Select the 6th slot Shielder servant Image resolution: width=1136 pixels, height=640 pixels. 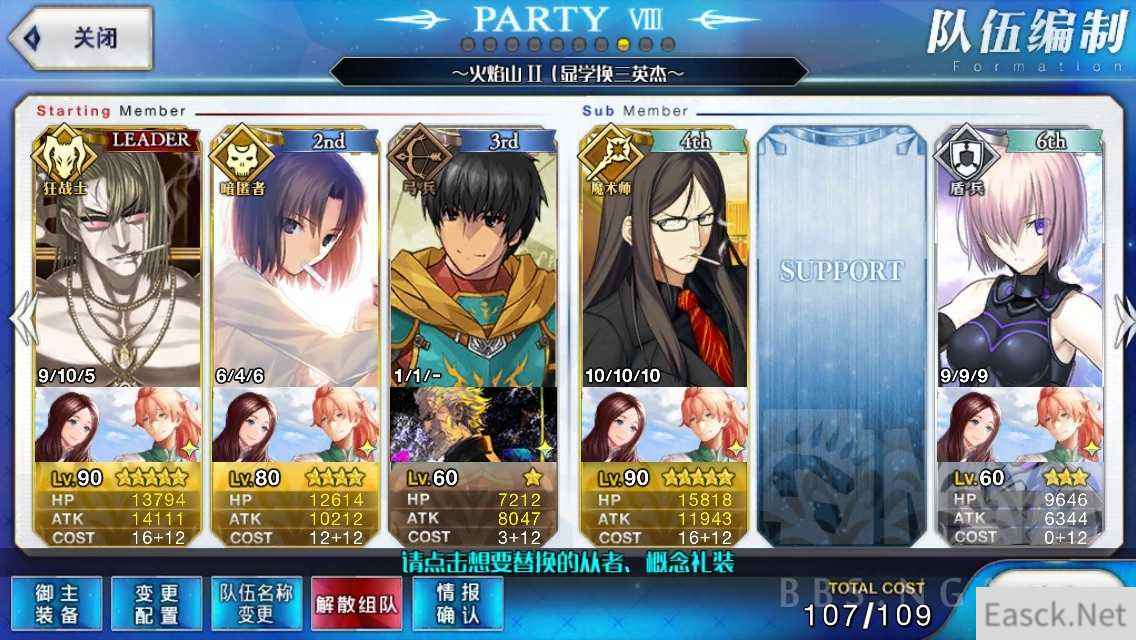click(x=1018, y=260)
